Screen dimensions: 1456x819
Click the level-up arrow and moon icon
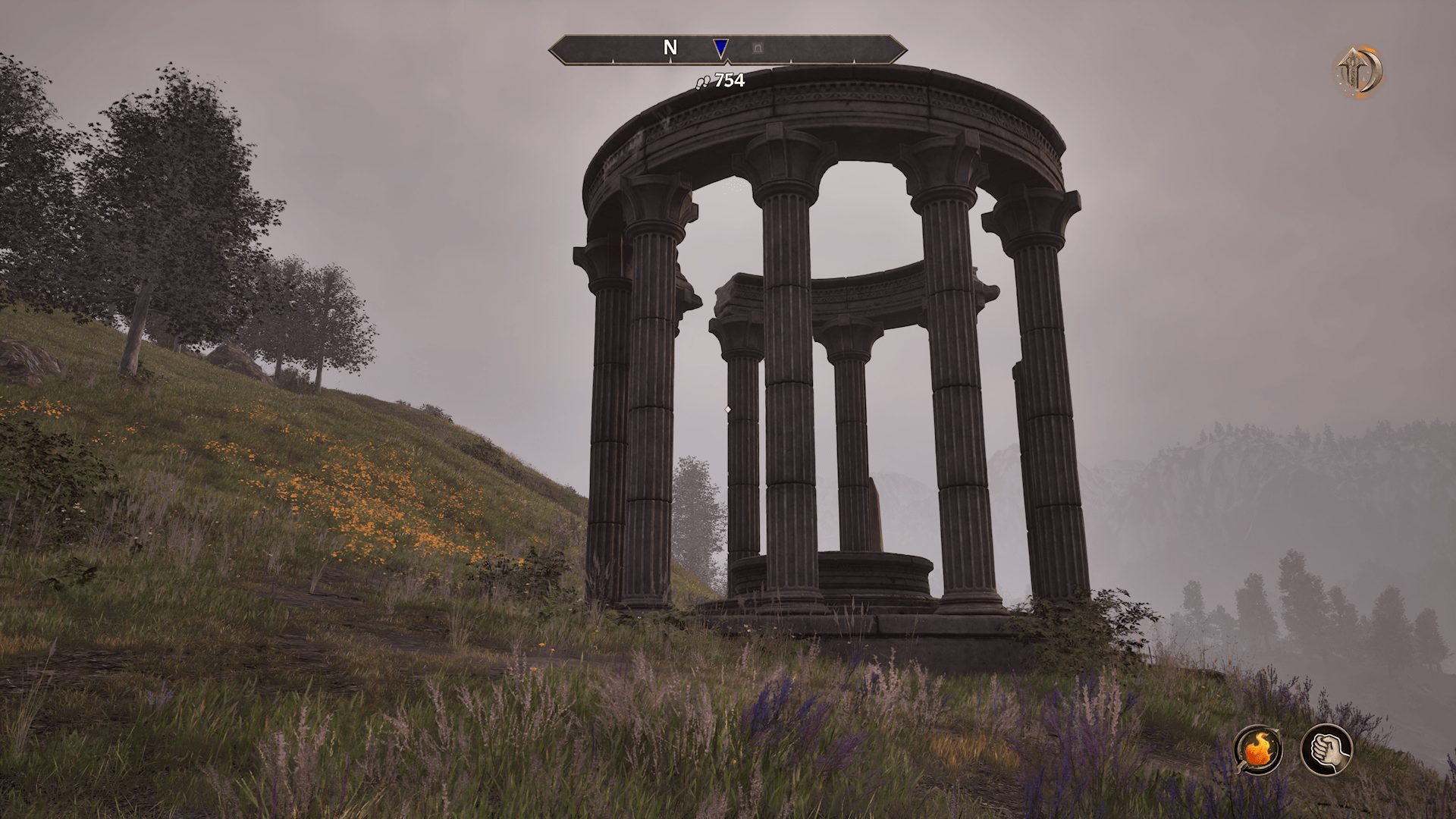1359,72
